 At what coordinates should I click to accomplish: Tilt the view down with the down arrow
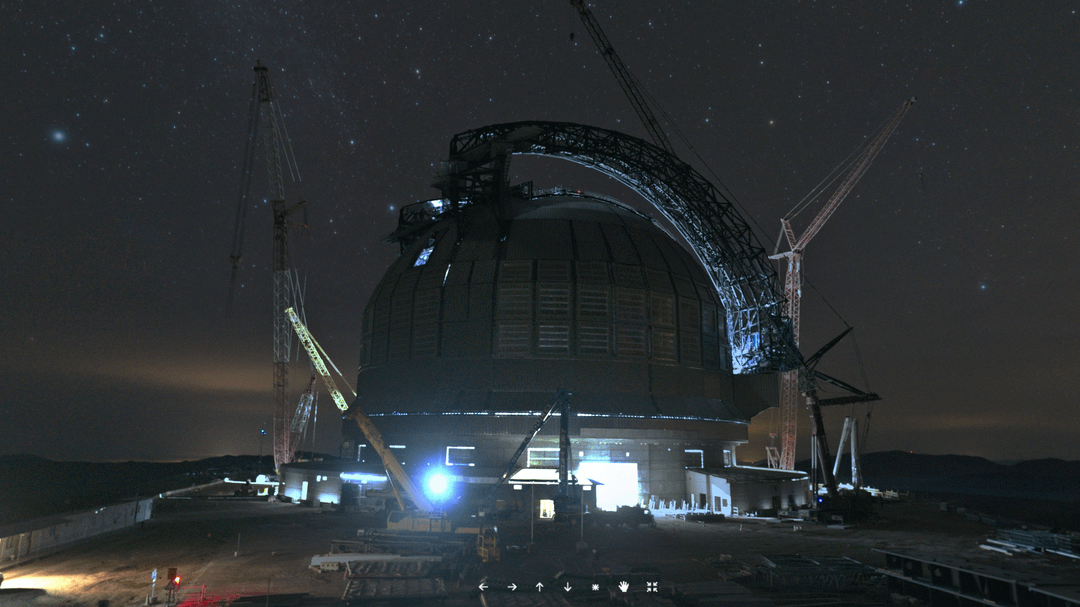(x=567, y=587)
